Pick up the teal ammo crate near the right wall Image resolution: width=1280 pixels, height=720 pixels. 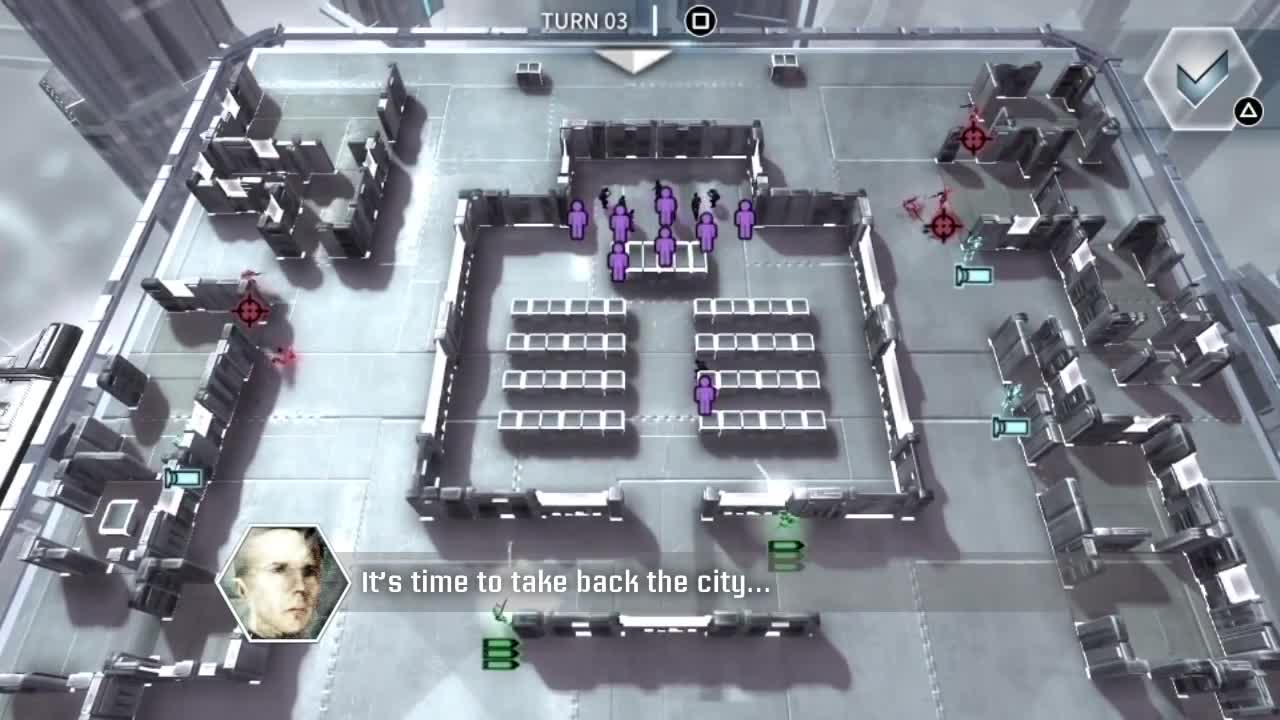[x=974, y=275]
